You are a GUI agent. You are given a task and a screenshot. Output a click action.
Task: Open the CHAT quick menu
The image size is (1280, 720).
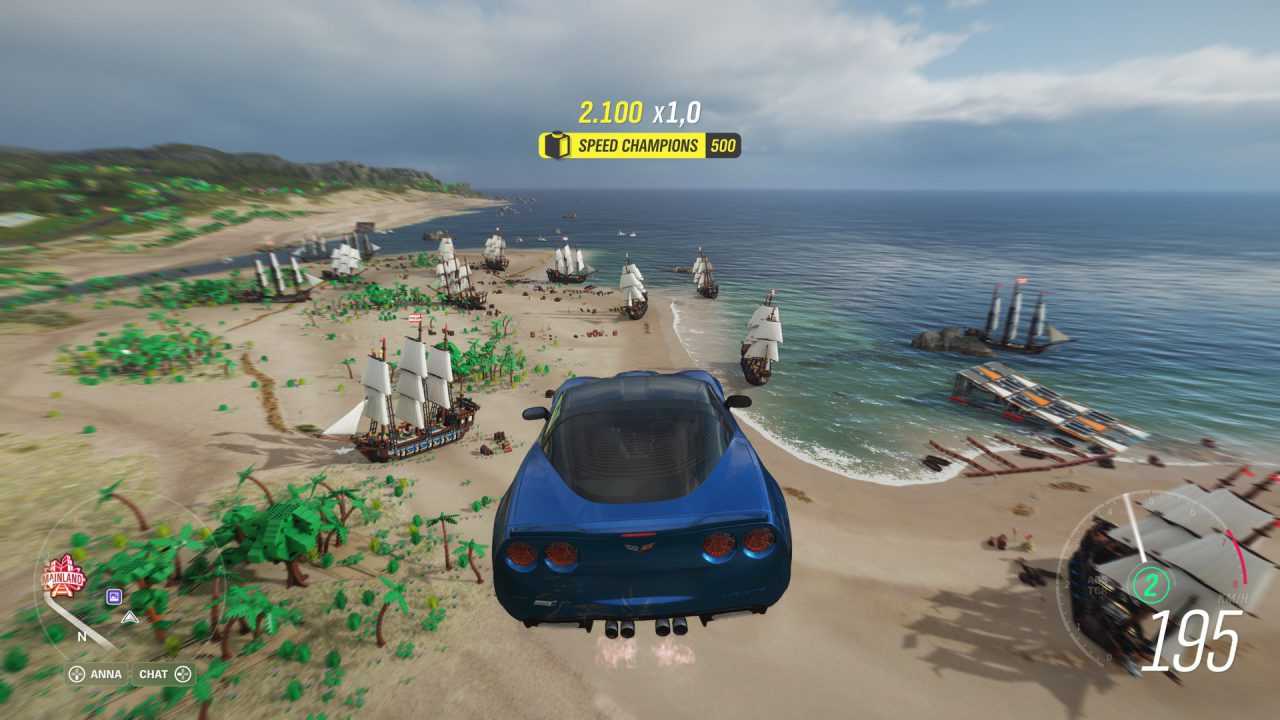pyautogui.click(x=165, y=674)
